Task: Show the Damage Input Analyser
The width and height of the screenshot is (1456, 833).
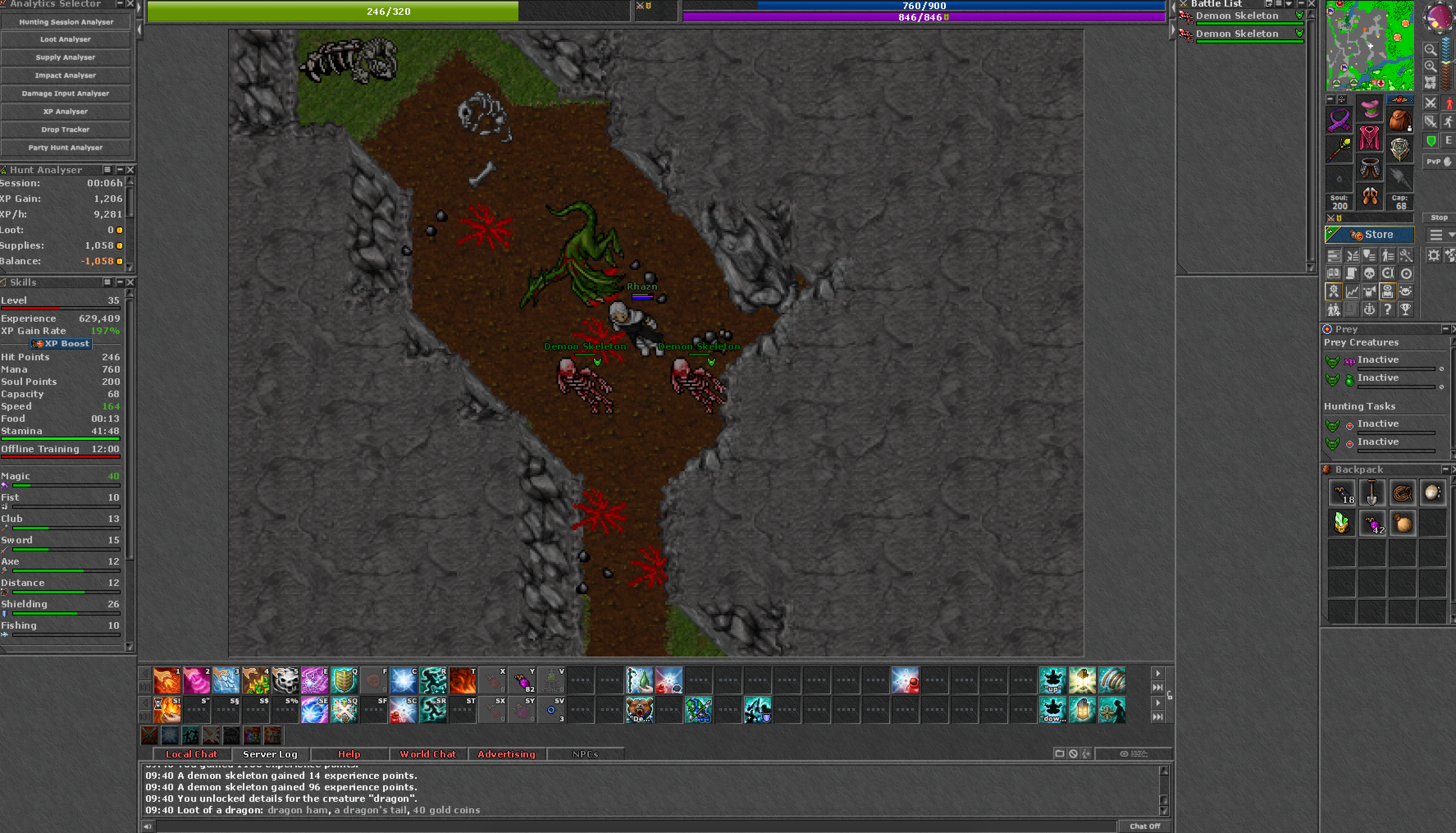Action: (66, 93)
